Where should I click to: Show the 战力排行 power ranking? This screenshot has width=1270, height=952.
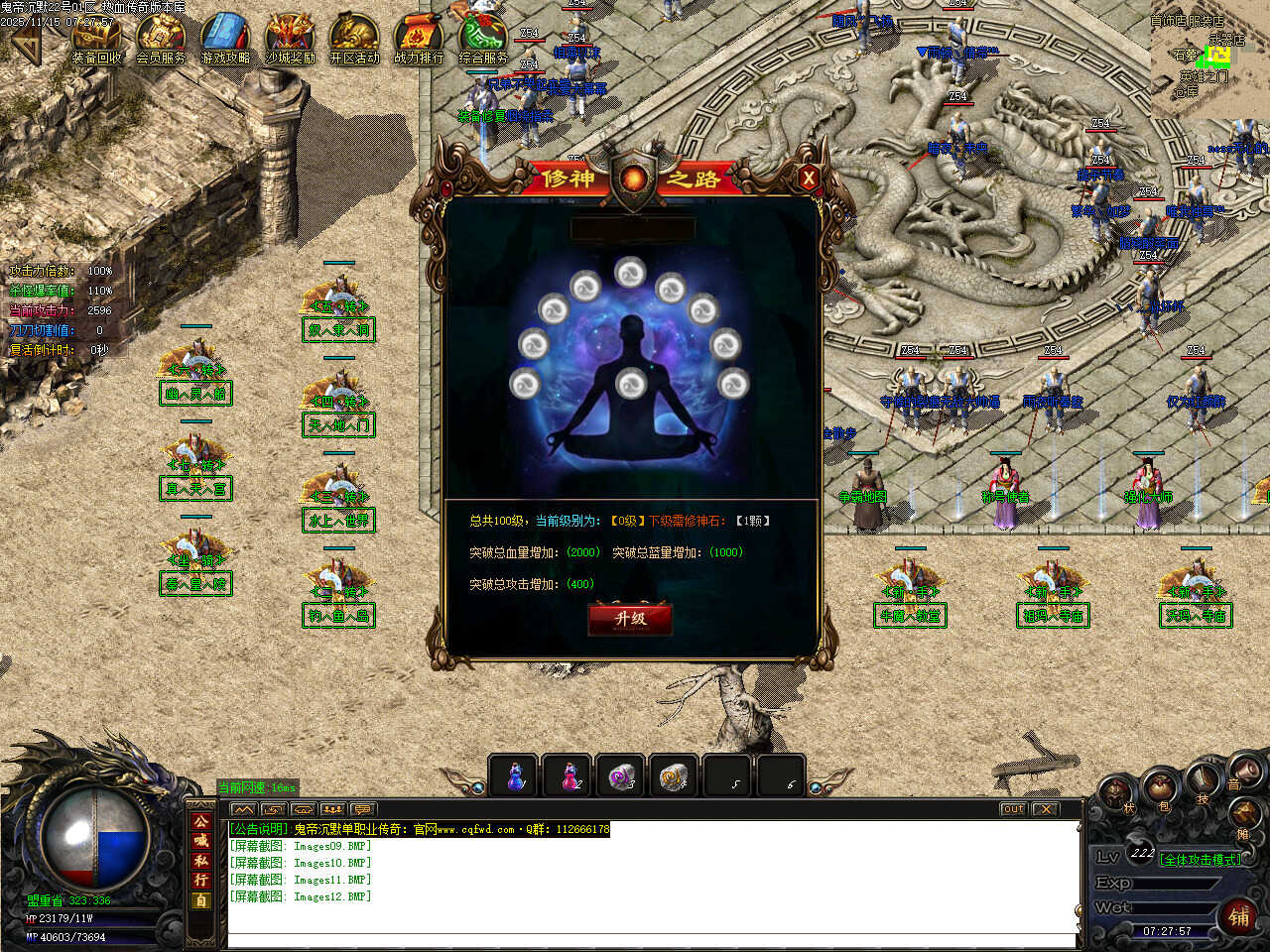click(x=419, y=40)
